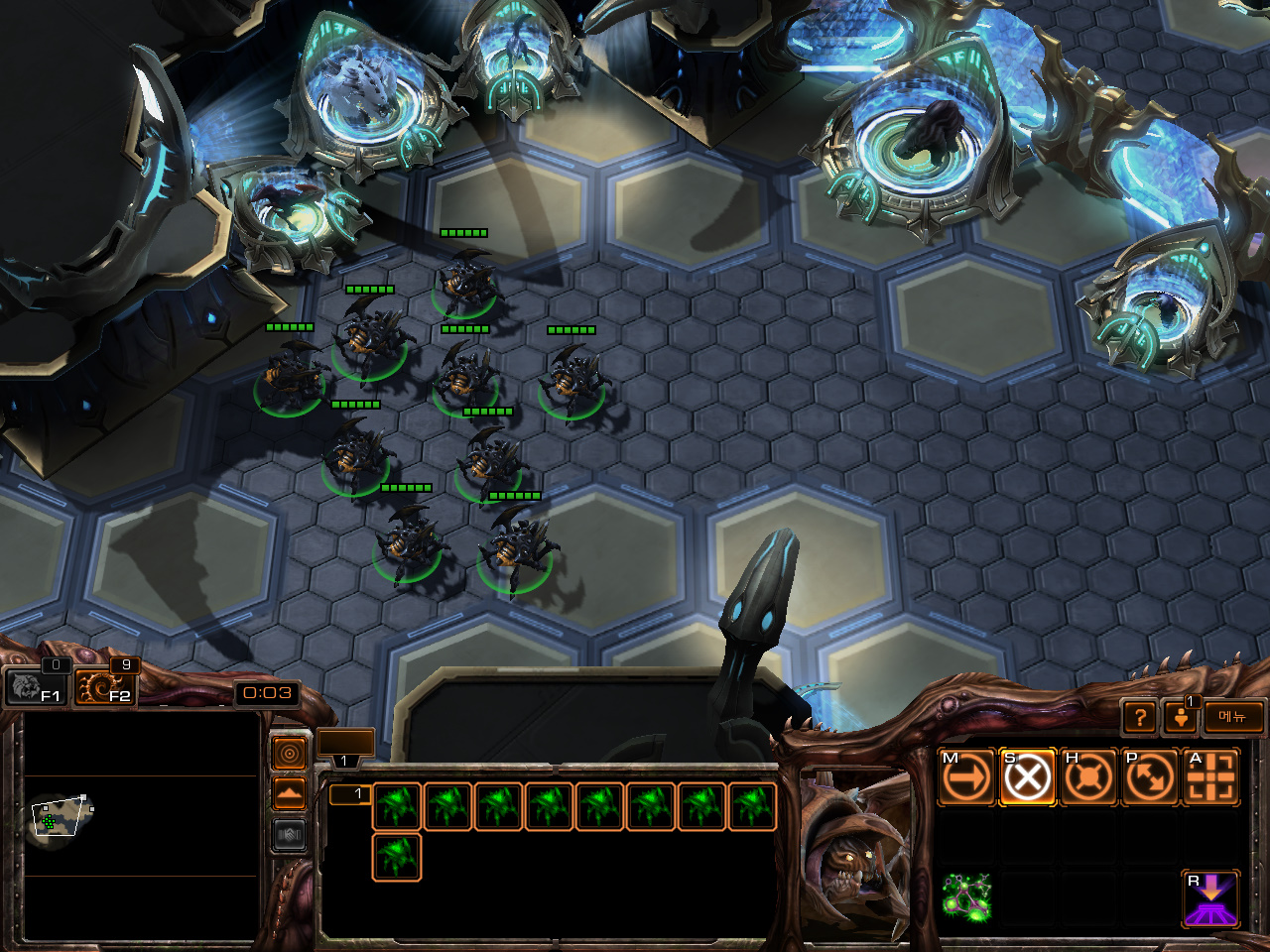Select all army units via F2 button

point(104,686)
